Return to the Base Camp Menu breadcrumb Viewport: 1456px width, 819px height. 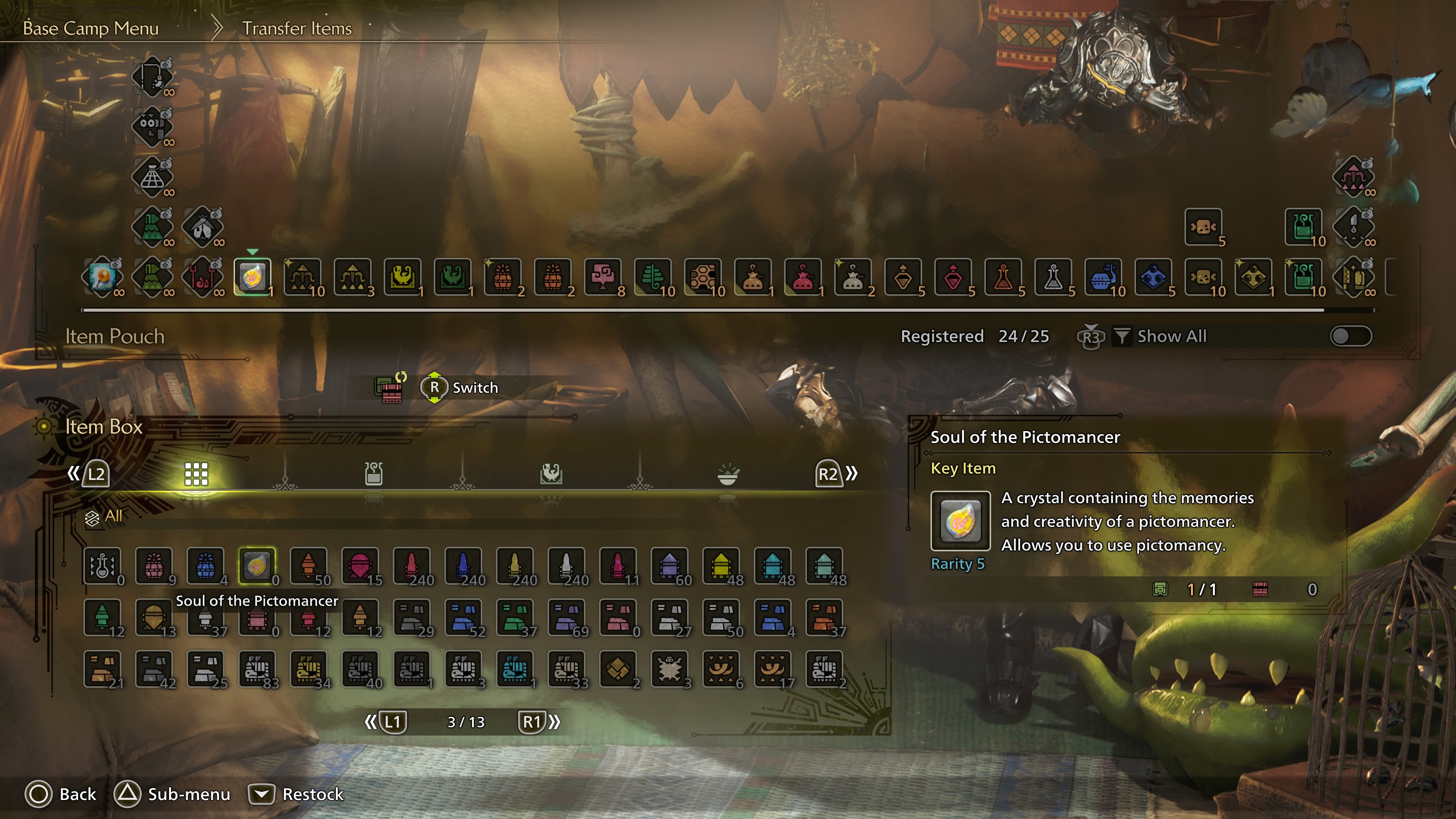click(x=91, y=28)
